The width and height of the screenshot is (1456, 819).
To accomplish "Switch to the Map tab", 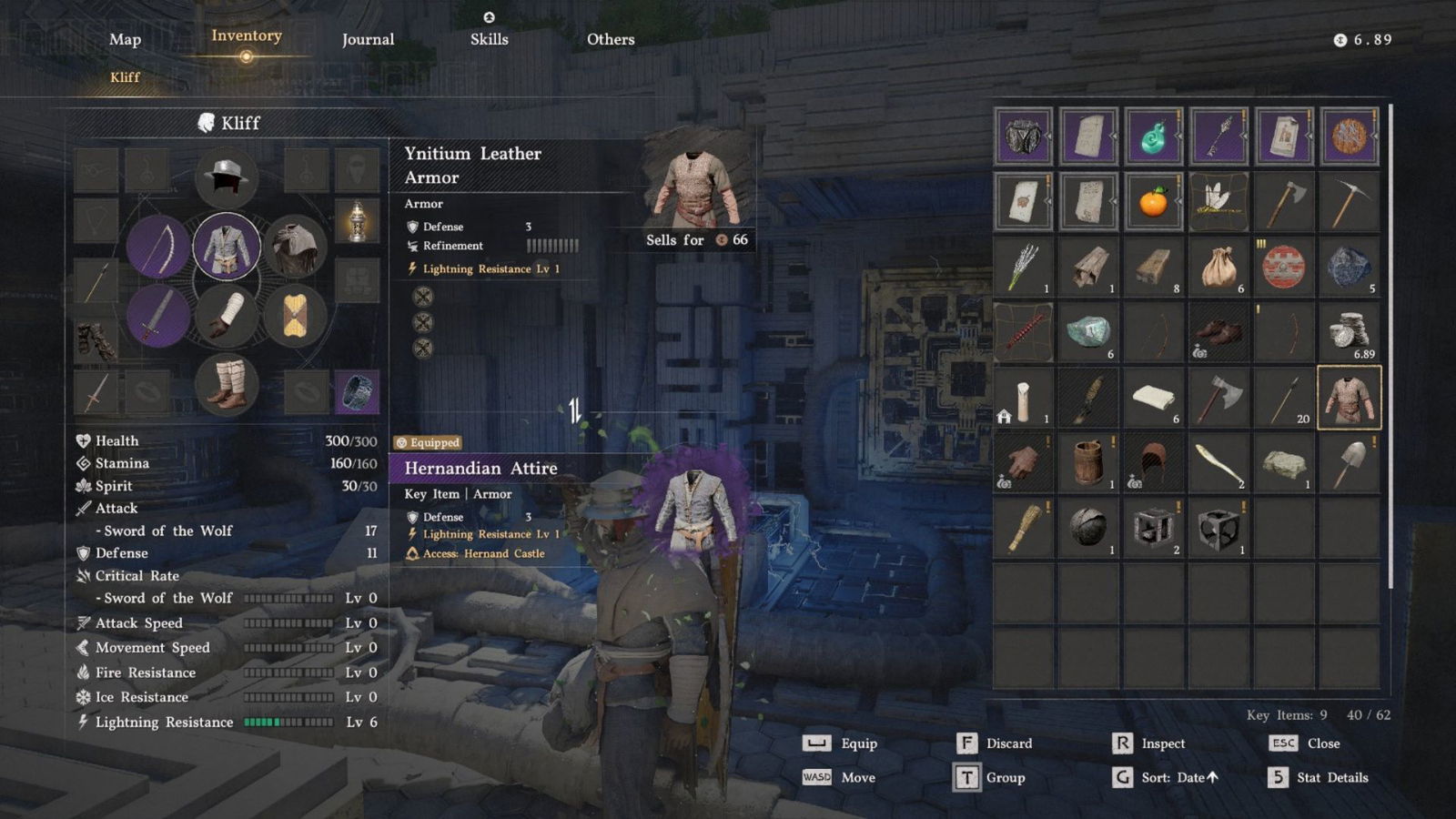I will [x=125, y=39].
